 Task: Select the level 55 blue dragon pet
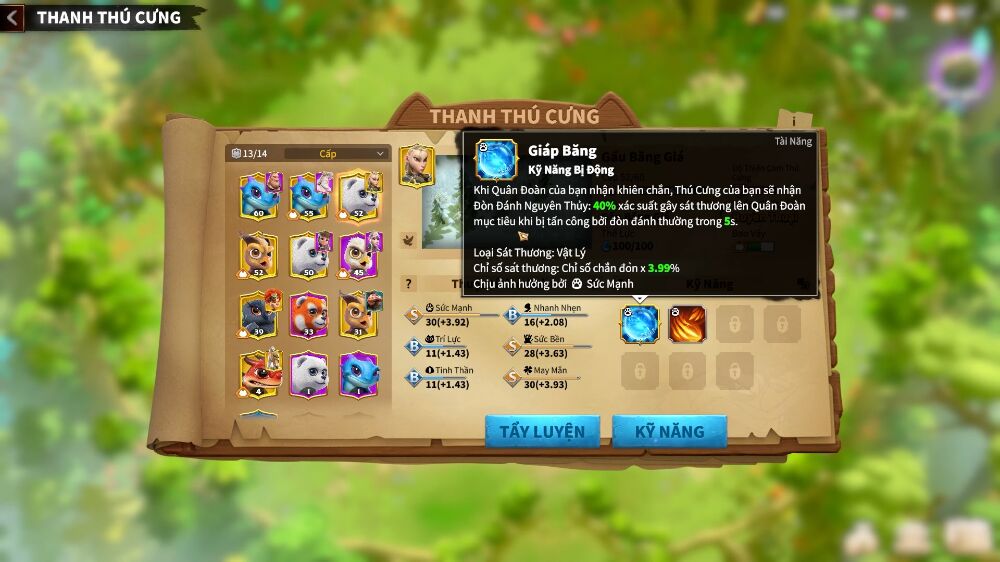click(310, 195)
